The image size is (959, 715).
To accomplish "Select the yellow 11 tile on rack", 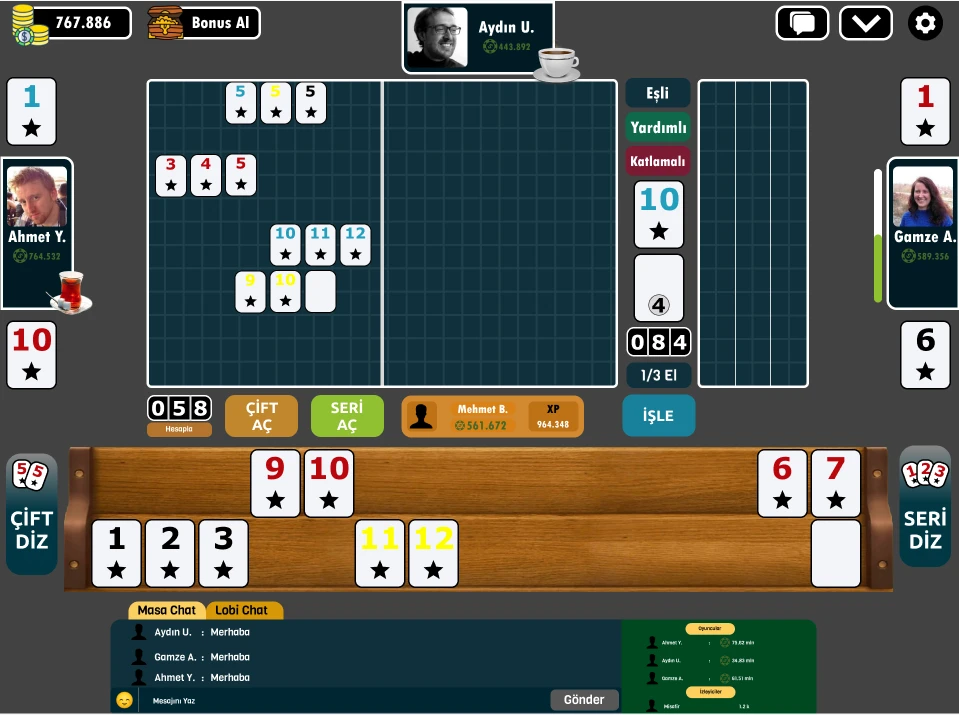I will pos(380,553).
